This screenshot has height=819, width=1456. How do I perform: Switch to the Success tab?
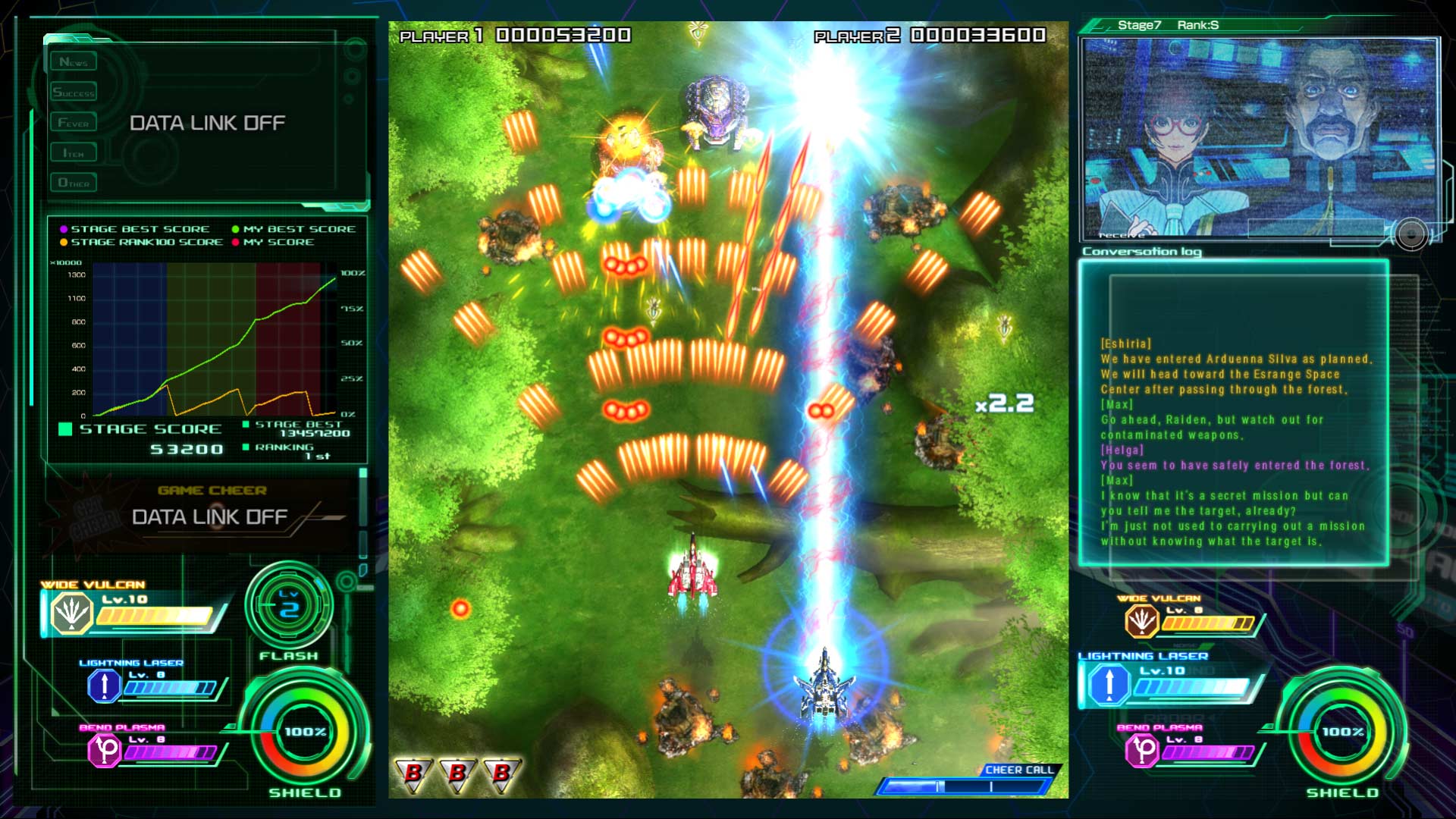[x=75, y=91]
